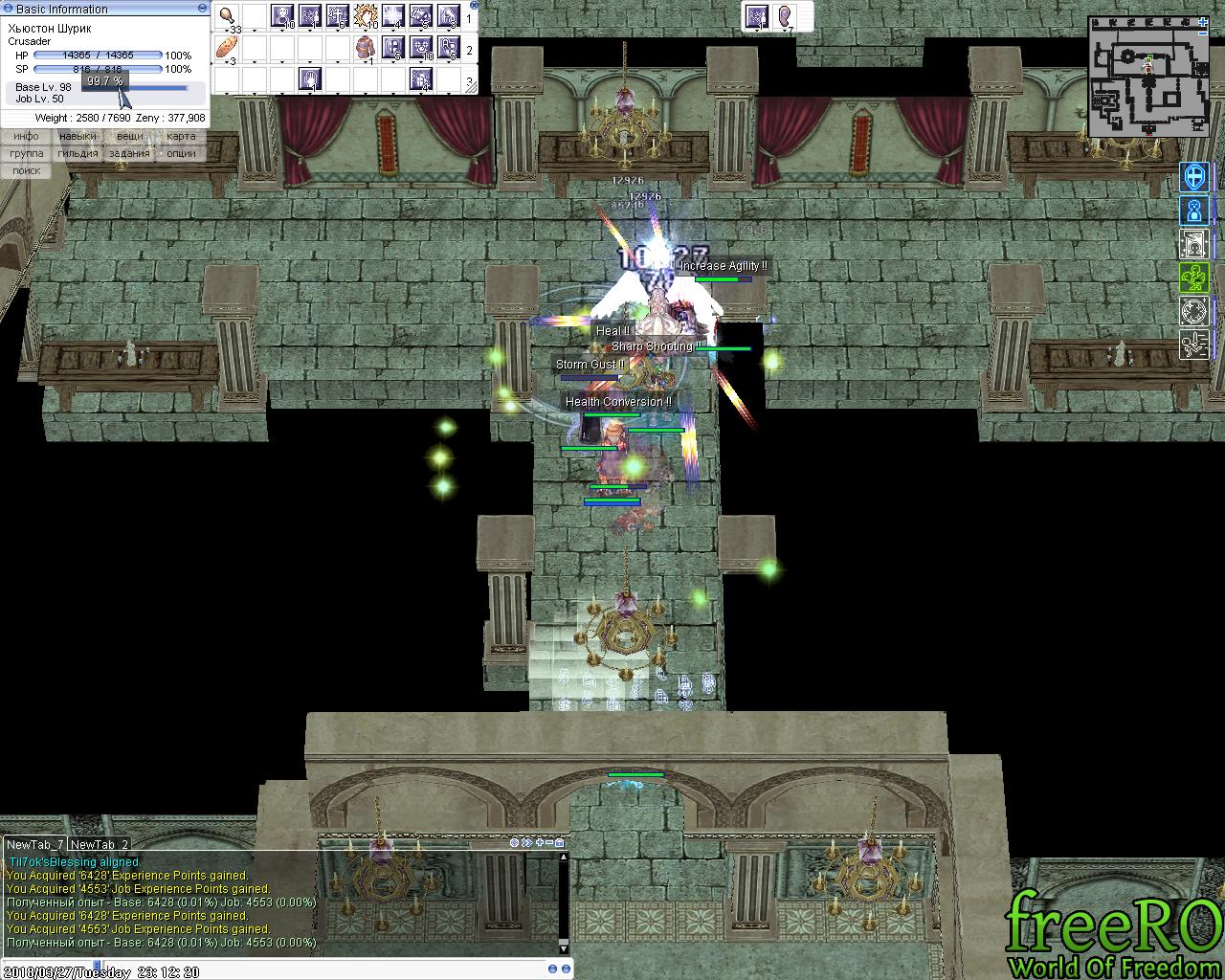Open the навыки skills window
1225x980 pixels.
78,137
